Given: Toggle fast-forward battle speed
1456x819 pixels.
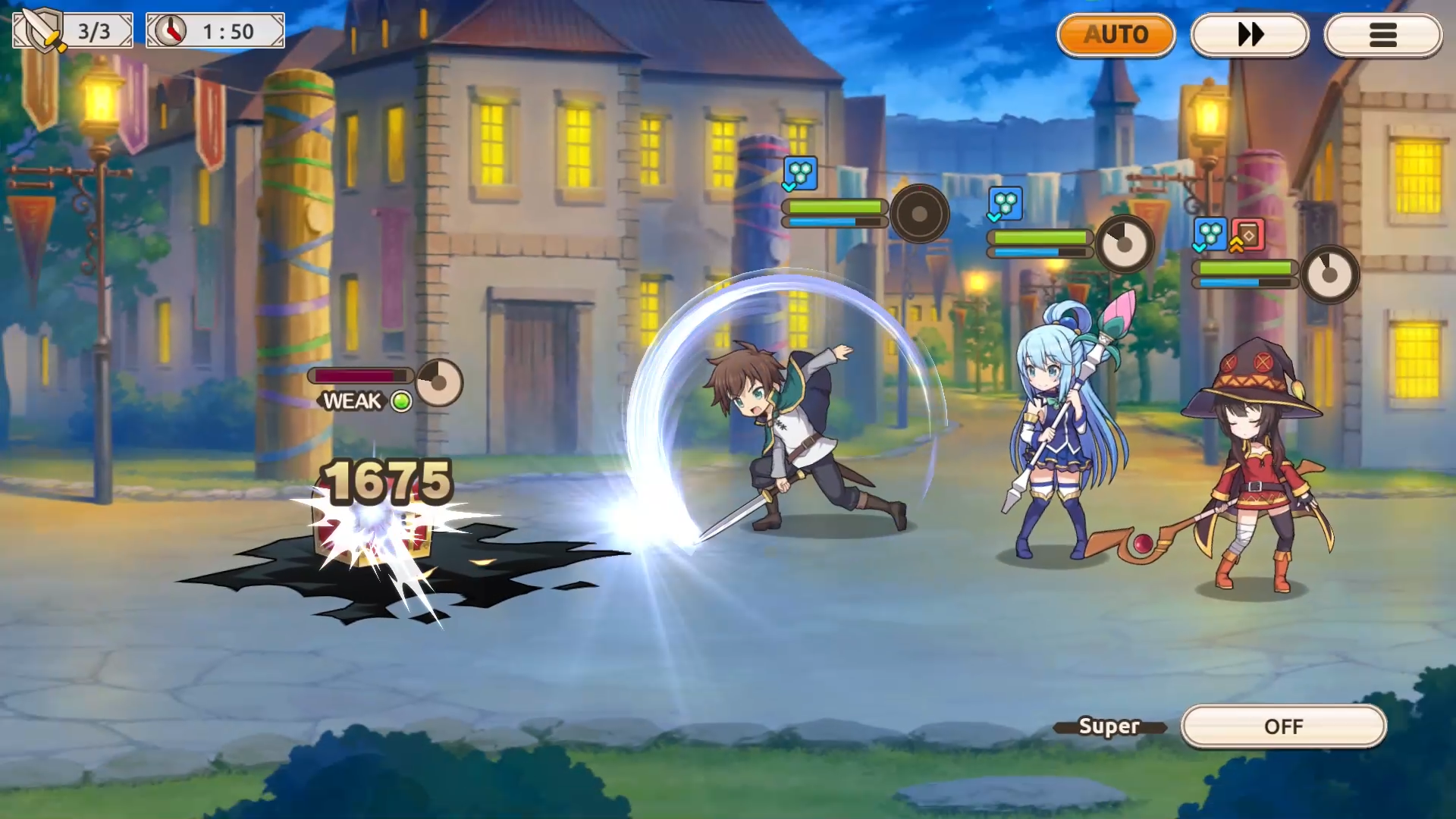Looking at the screenshot, I should click(x=1250, y=34).
